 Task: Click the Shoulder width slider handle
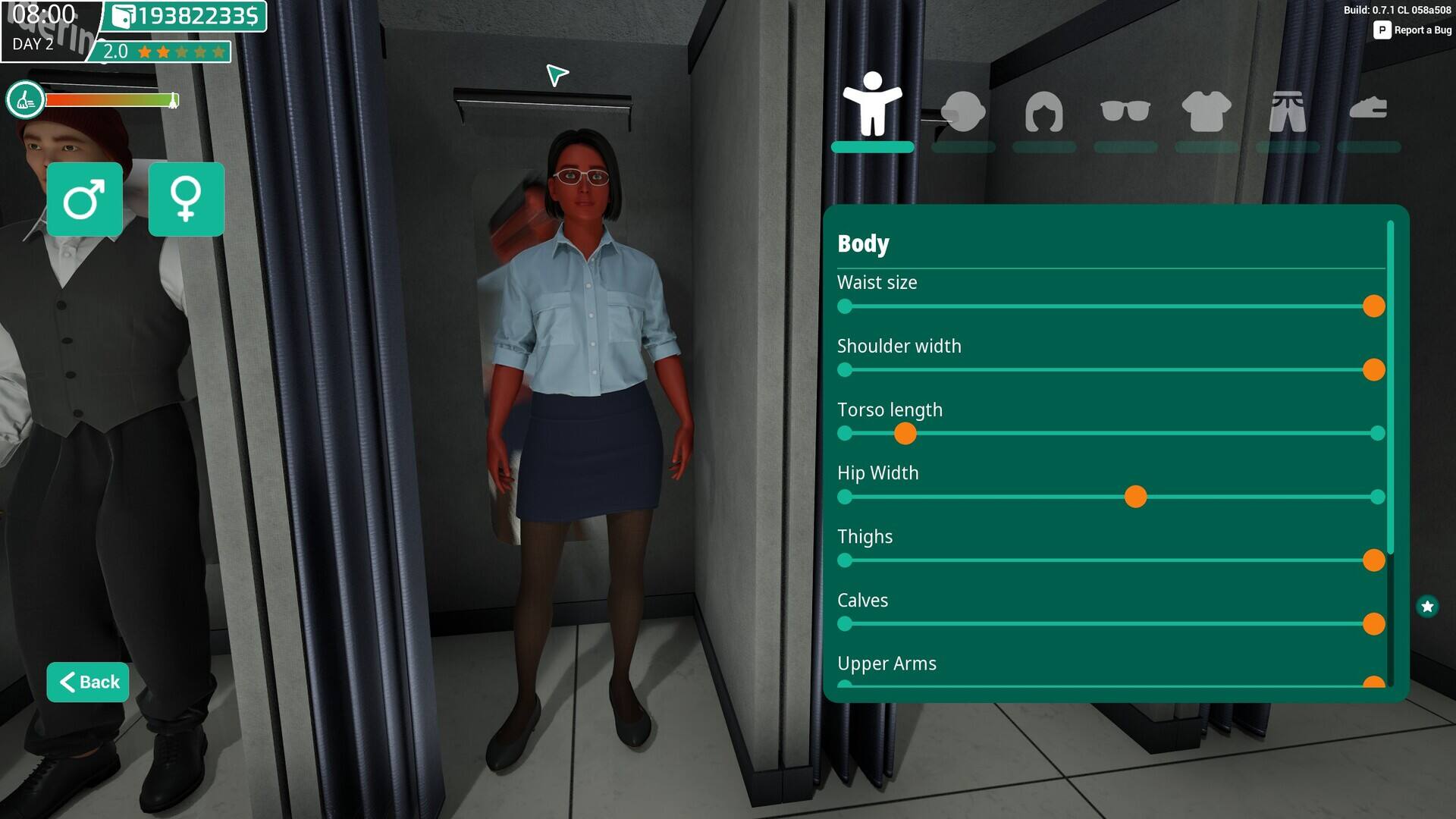pyautogui.click(x=1373, y=370)
